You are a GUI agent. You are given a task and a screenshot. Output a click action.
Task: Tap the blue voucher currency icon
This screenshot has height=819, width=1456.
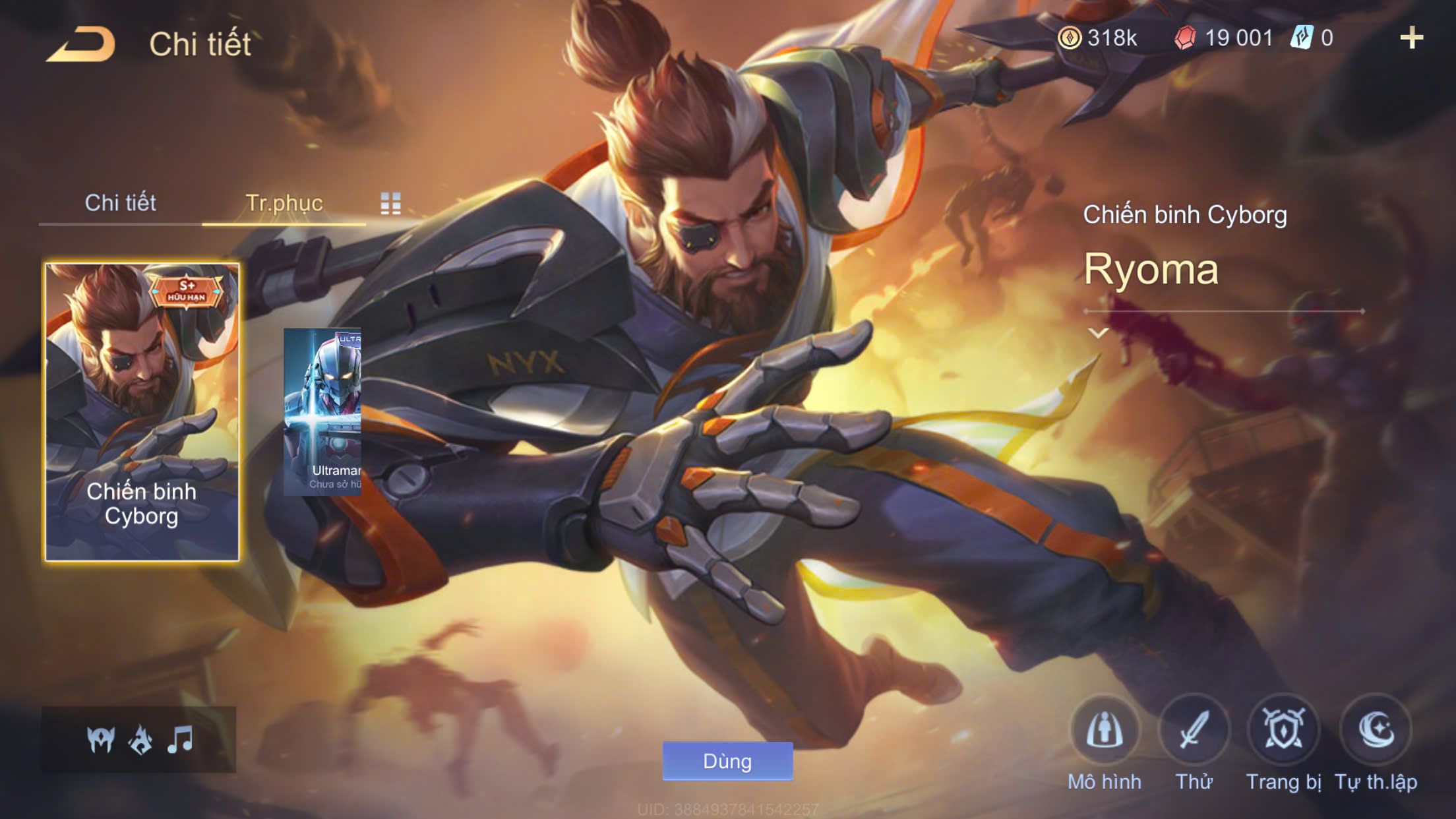[1302, 38]
